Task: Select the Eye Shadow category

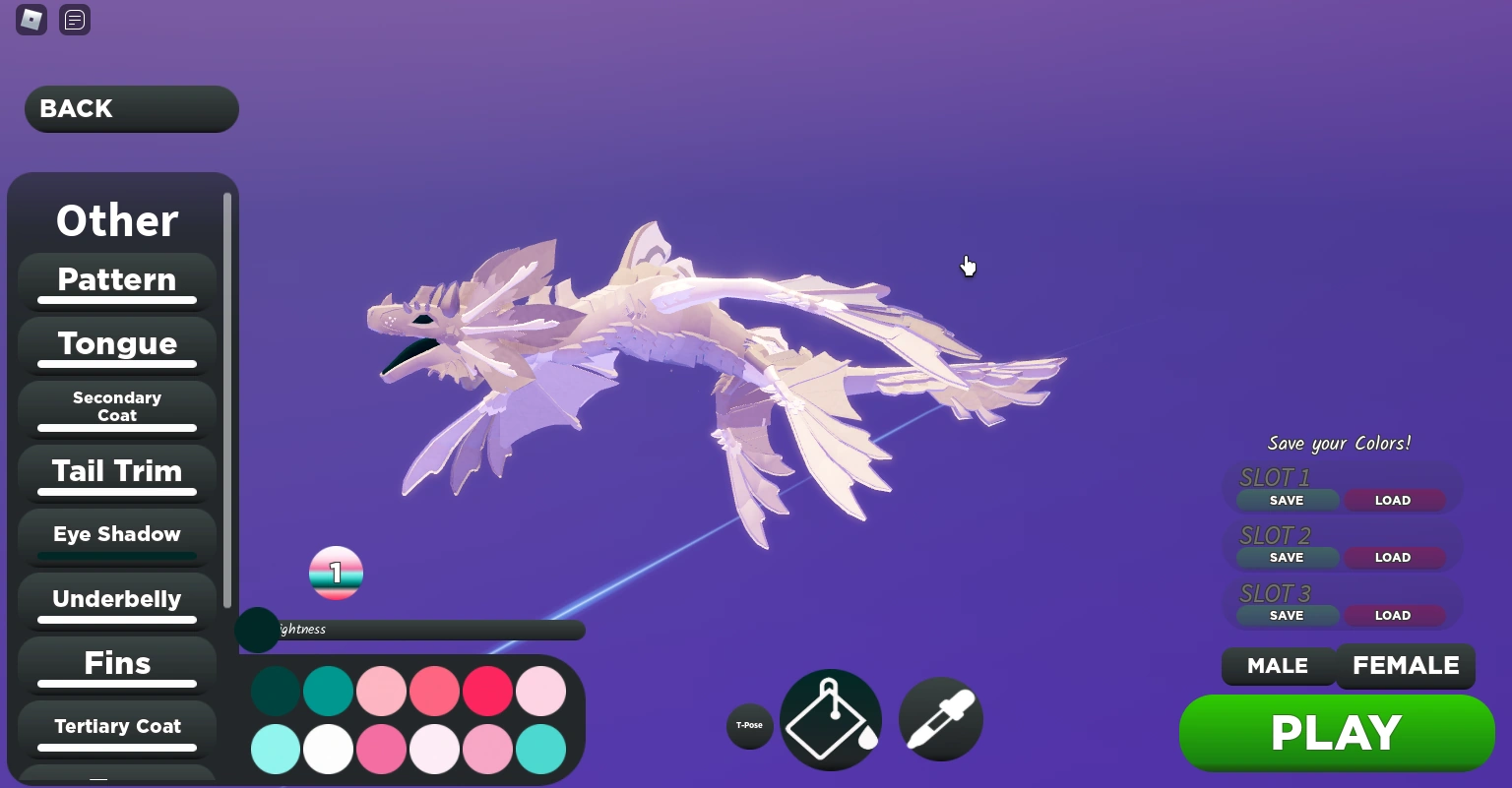Action: (116, 534)
